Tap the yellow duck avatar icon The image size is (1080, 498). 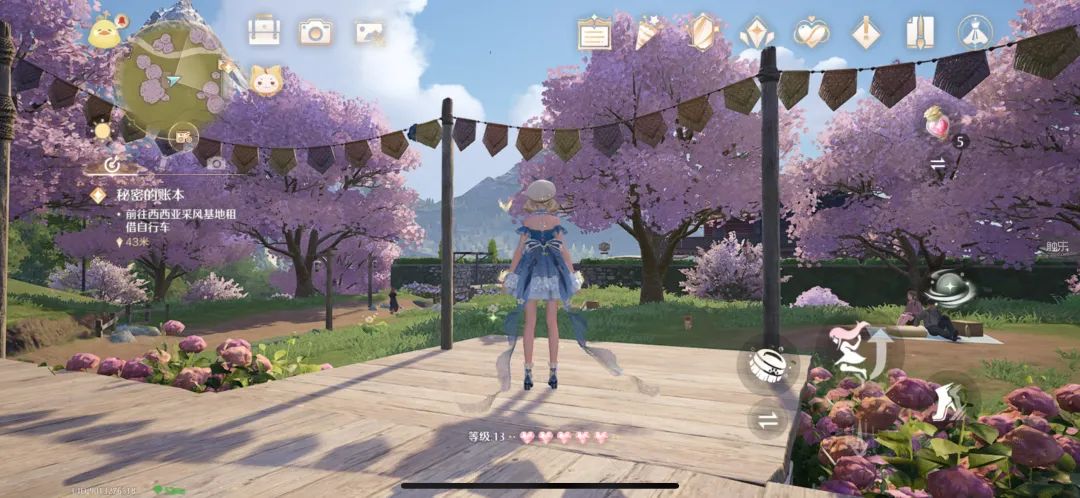coord(104,32)
